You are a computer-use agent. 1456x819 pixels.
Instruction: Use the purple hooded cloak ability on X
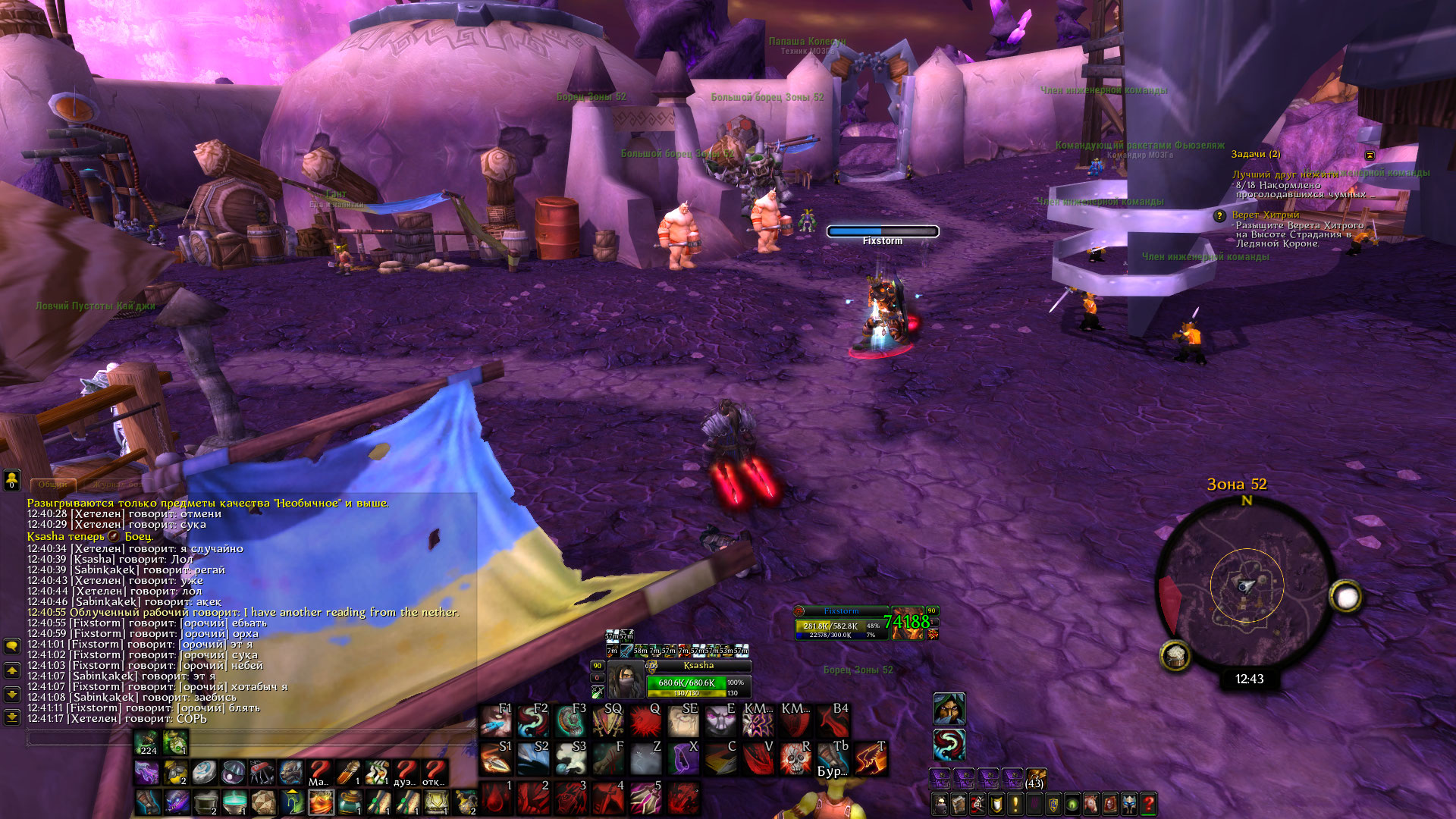[x=682, y=758]
